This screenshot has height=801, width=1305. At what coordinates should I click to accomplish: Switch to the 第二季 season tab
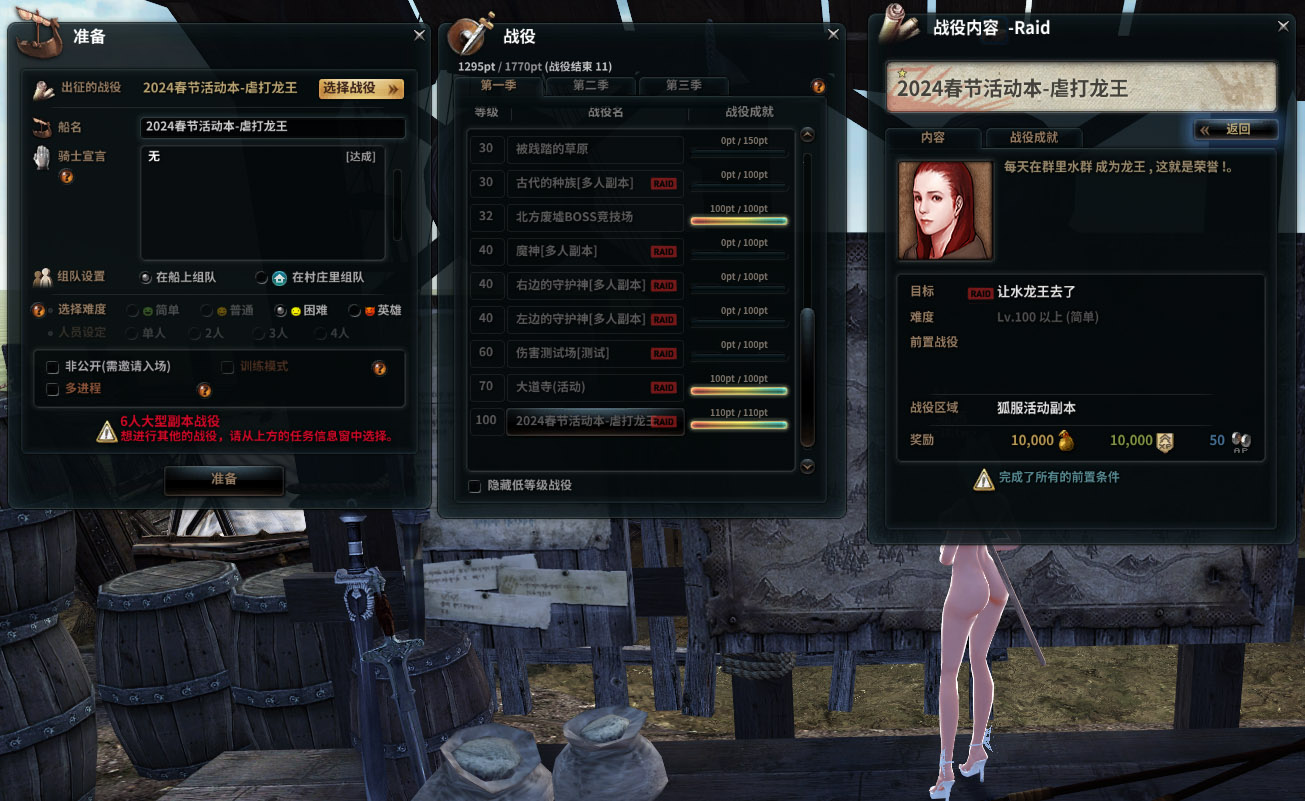tap(590, 86)
